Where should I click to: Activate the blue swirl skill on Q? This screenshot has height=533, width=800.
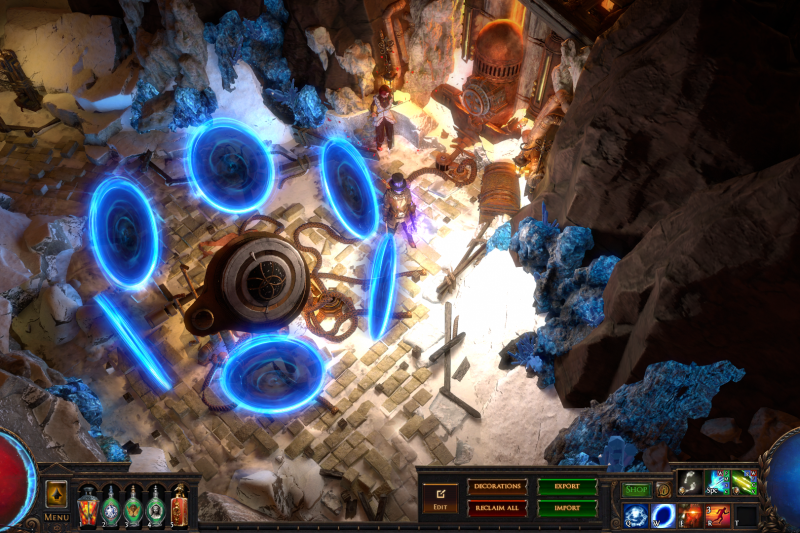coord(635,516)
